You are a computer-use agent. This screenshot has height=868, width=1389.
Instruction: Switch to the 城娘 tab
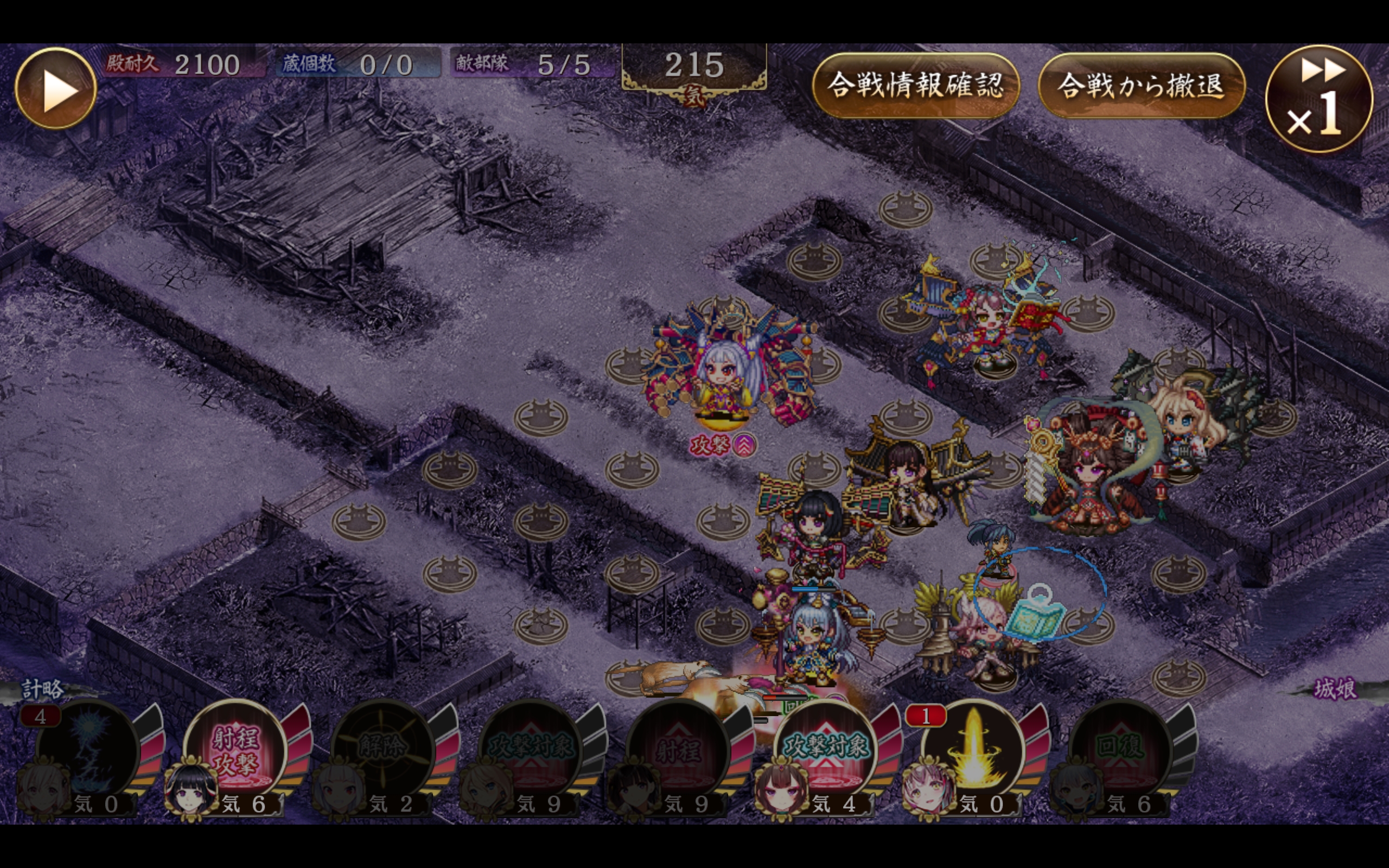pos(1335,688)
